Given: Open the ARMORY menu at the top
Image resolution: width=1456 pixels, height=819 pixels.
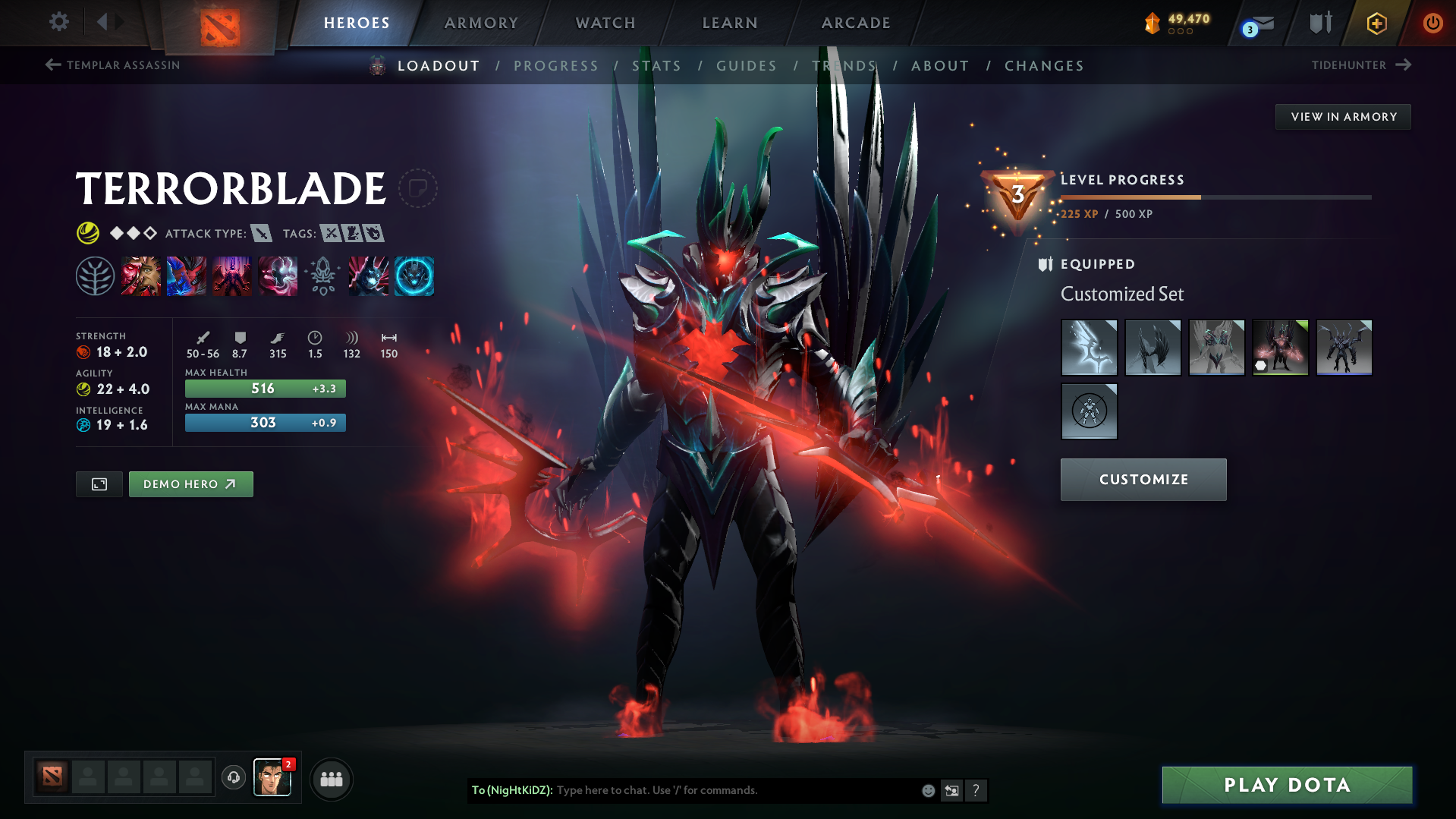Looking at the screenshot, I should tap(481, 23).
